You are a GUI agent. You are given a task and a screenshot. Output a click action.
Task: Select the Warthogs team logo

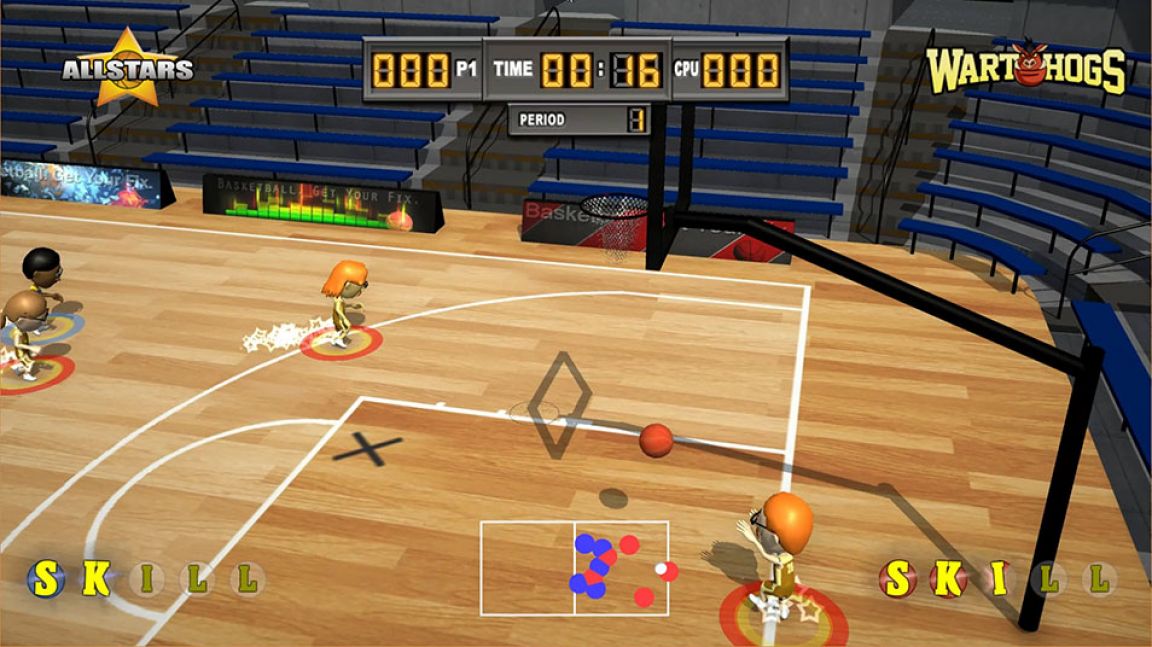(1026, 69)
